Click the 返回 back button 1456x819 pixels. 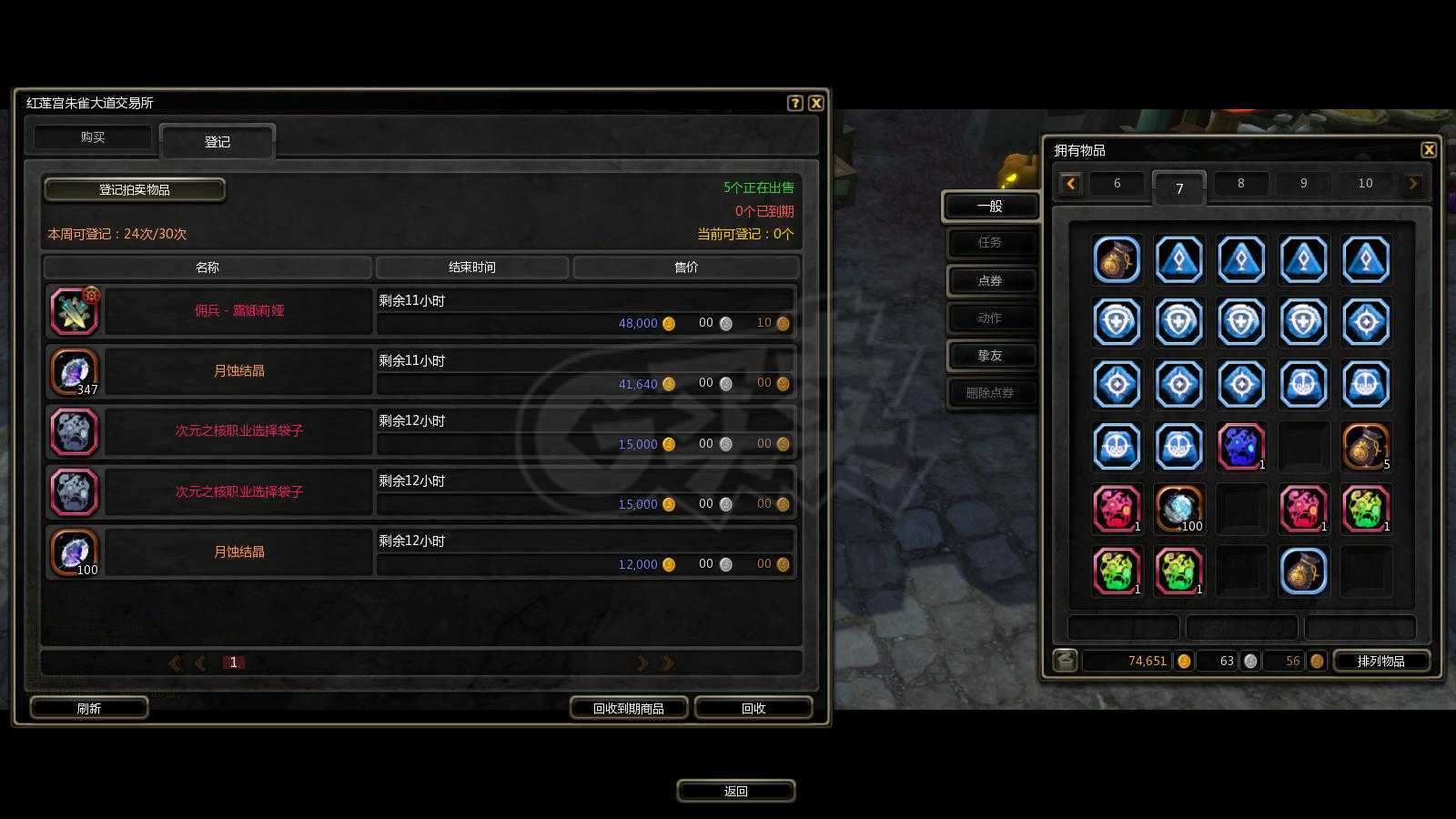(x=735, y=791)
